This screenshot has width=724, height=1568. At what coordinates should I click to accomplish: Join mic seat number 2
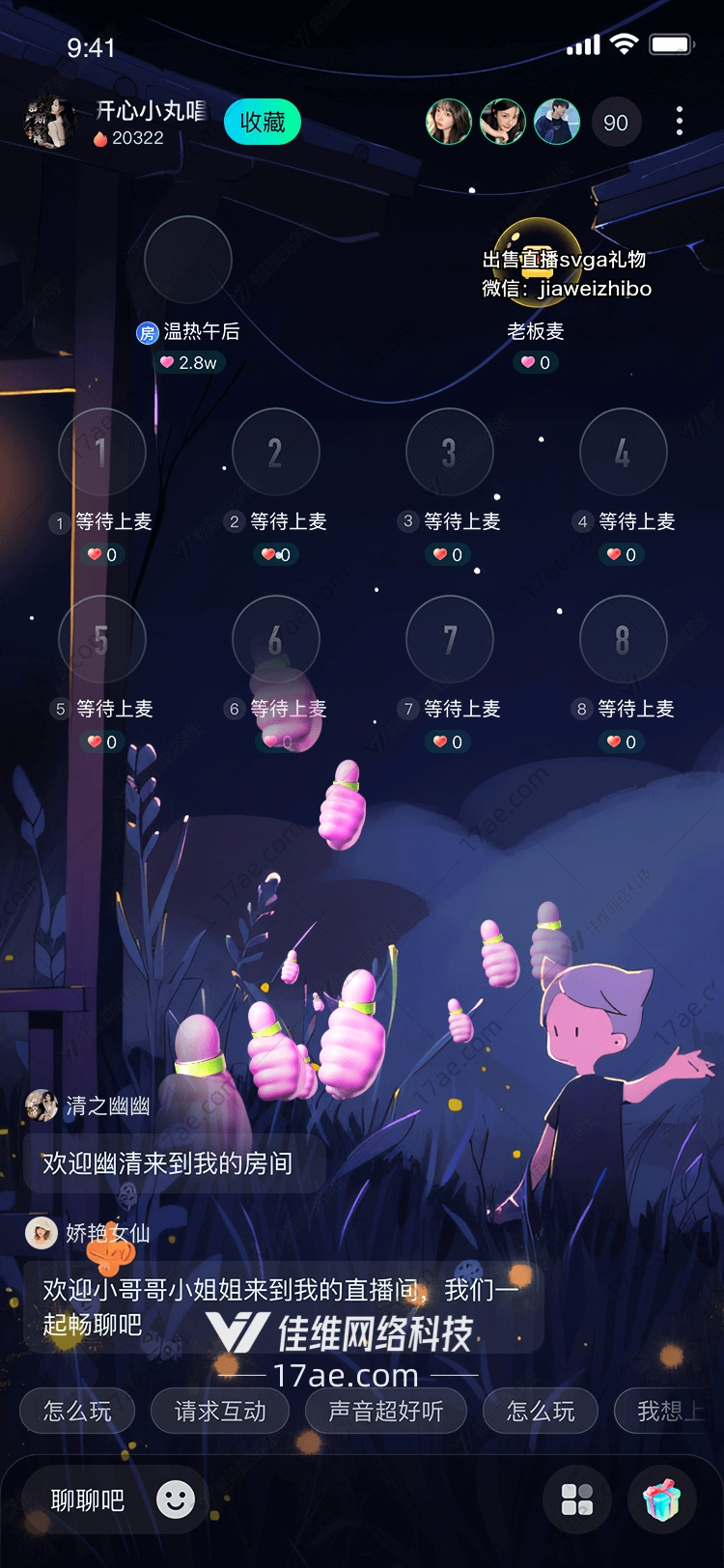point(276,452)
